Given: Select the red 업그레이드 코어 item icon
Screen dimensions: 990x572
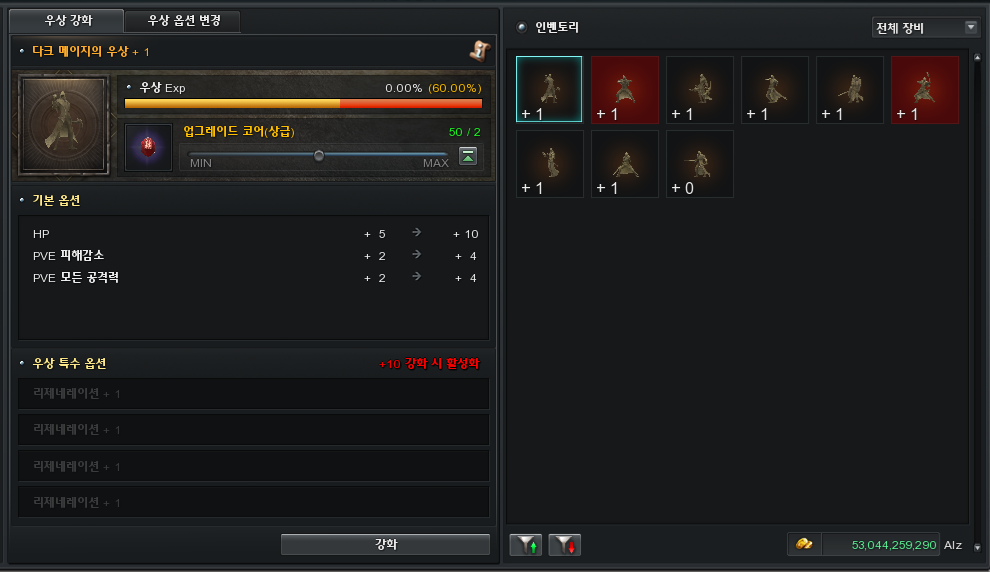Looking at the screenshot, I should point(148,147).
